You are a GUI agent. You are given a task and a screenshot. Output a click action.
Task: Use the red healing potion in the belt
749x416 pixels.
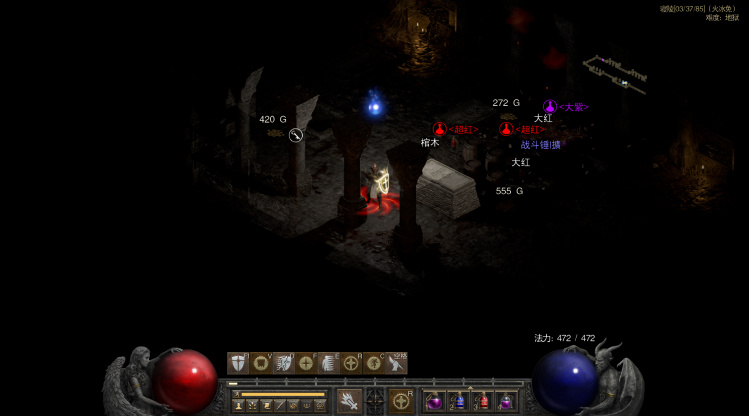(483, 401)
